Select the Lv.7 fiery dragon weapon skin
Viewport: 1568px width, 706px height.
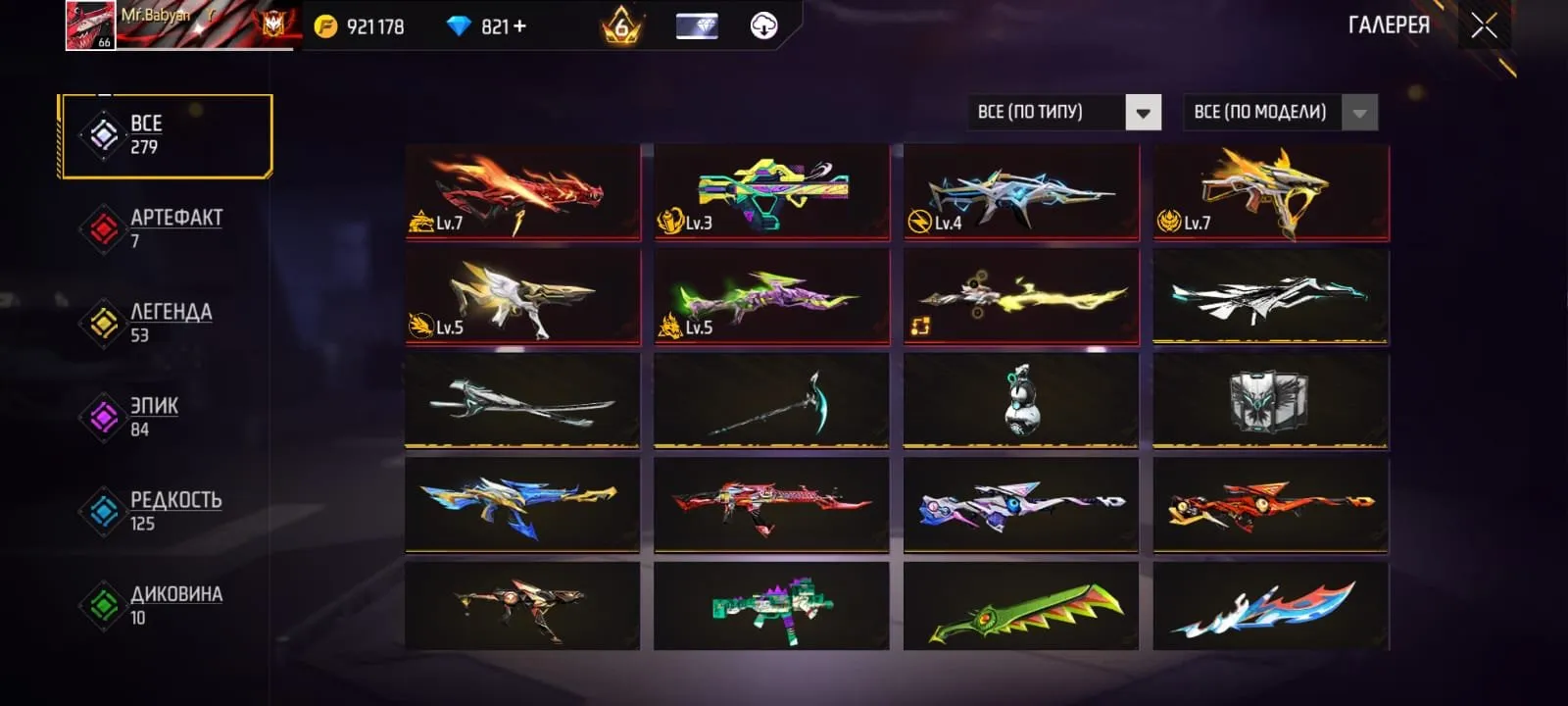point(521,192)
